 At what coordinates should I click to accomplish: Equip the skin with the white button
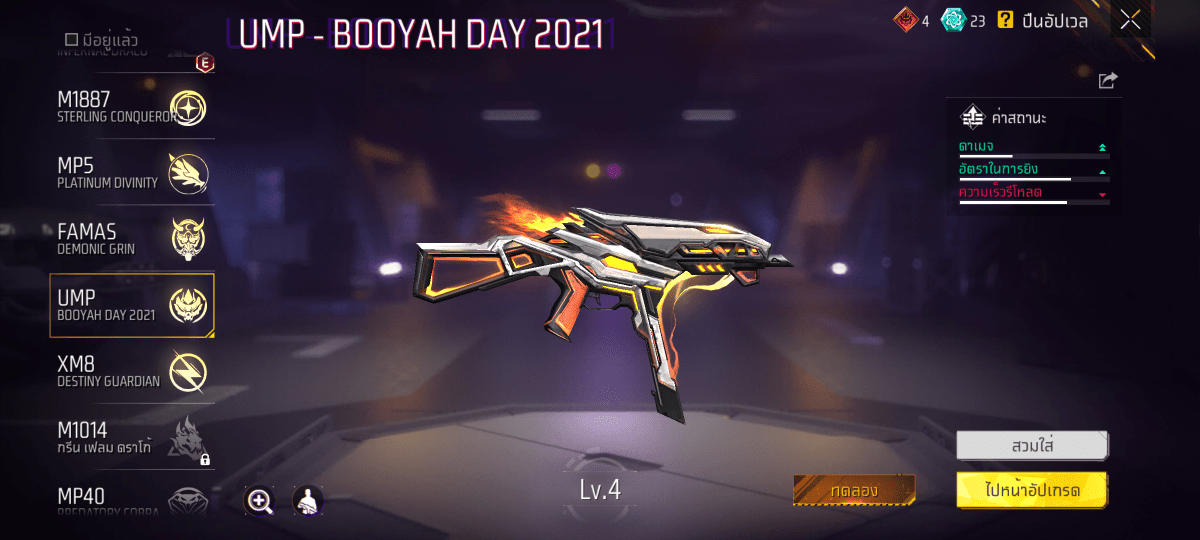(x=1032, y=444)
